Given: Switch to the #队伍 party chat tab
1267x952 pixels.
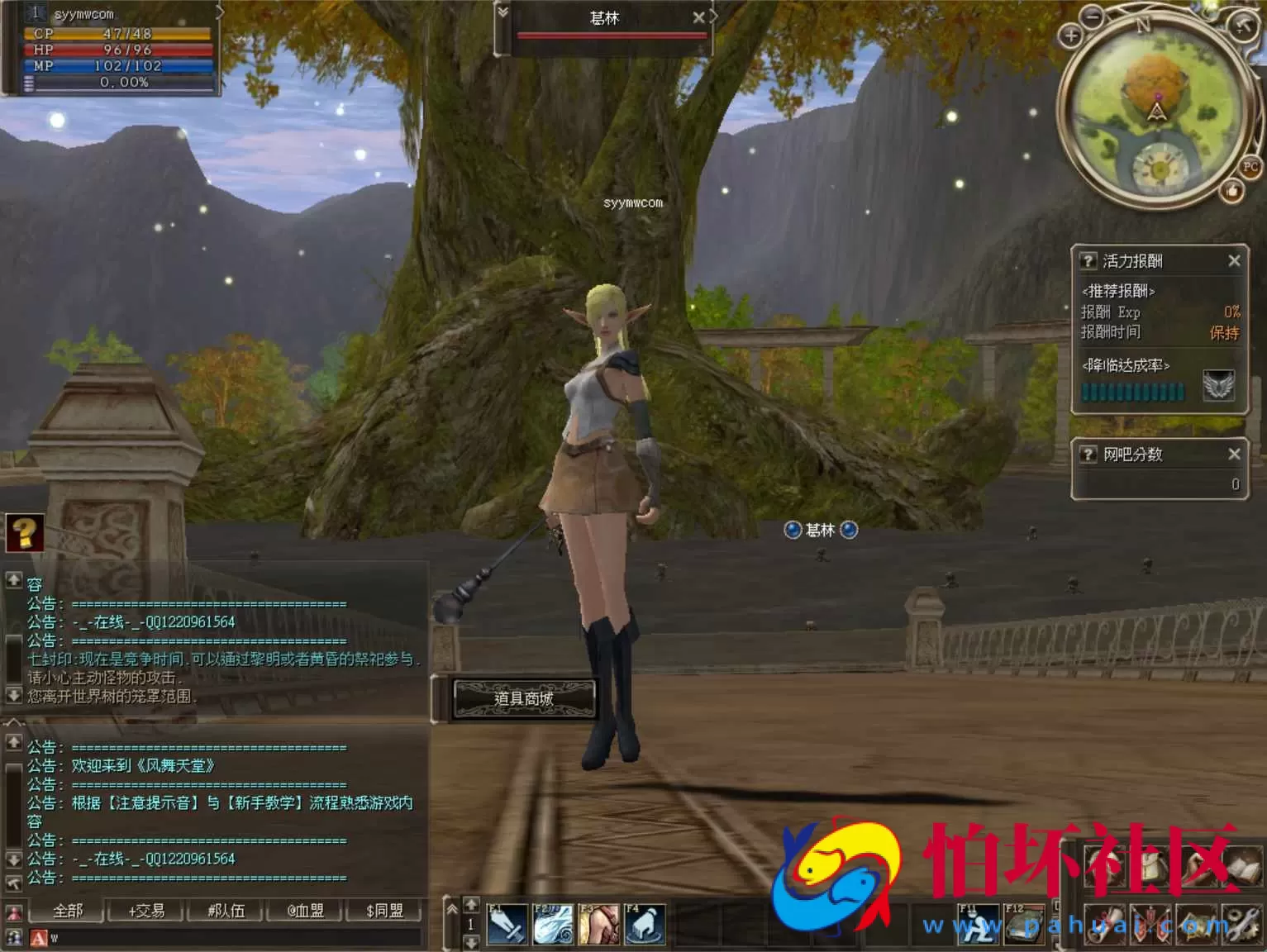Looking at the screenshot, I should pos(226,911).
